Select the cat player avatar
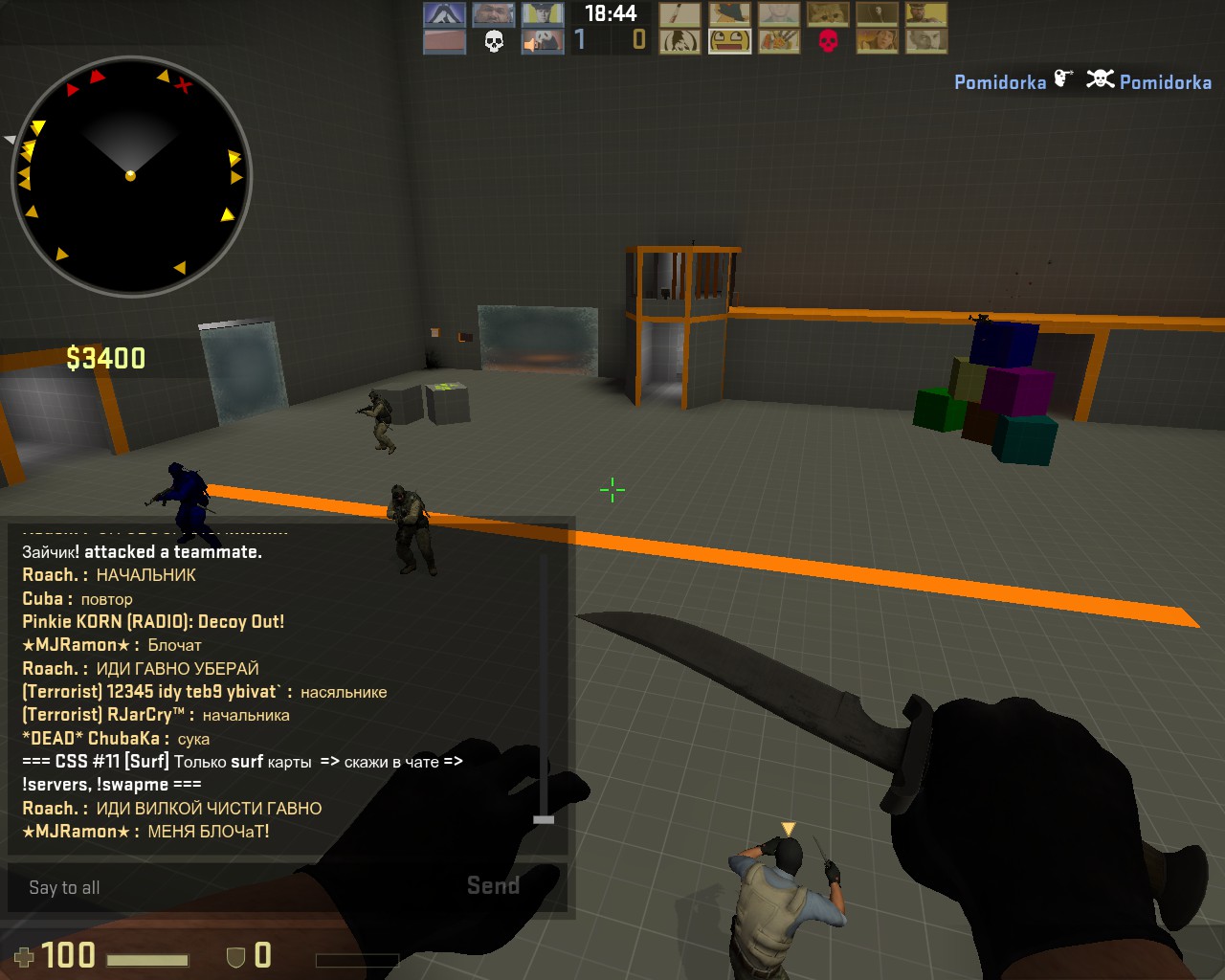The height and width of the screenshot is (980, 1225). (x=827, y=14)
